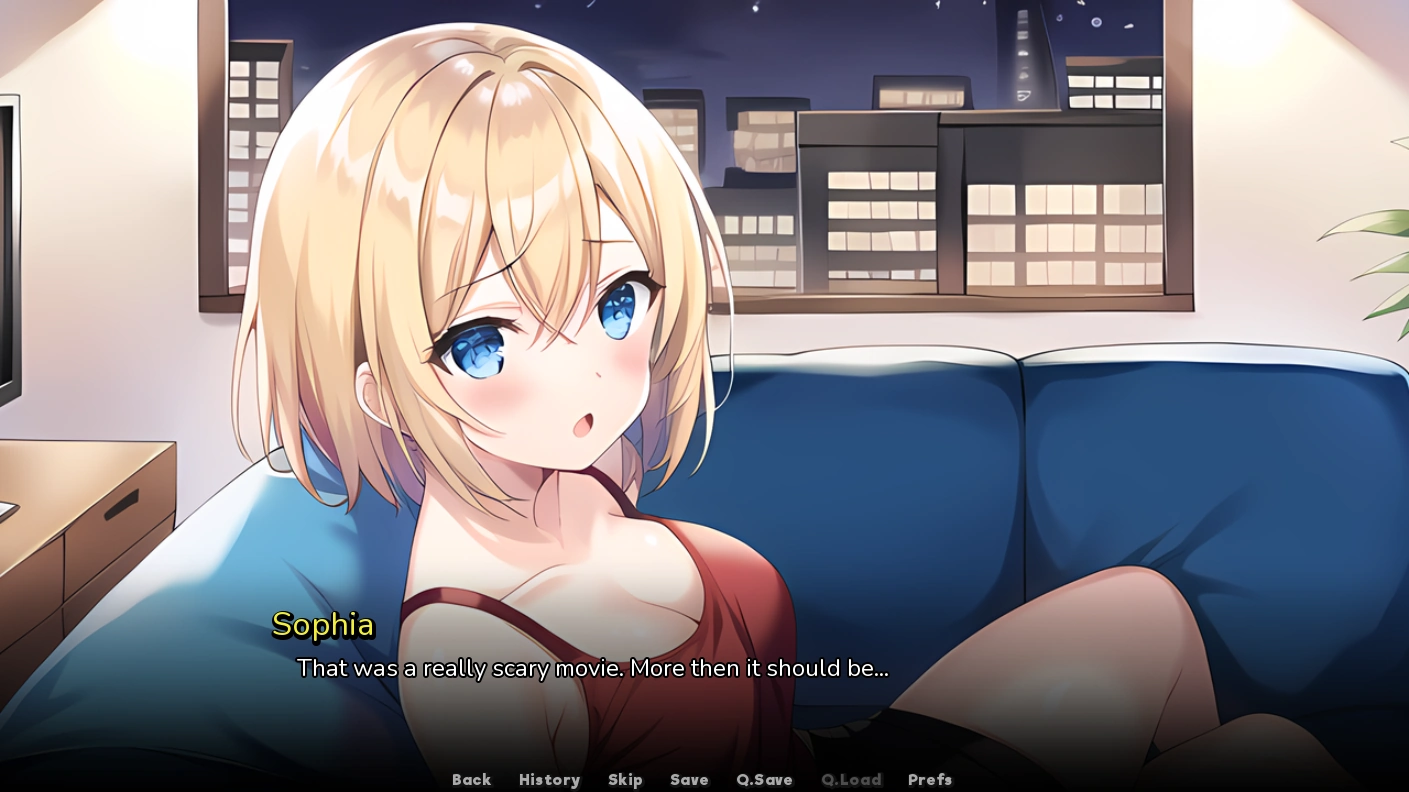Quick save with Q.Save
The height and width of the screenshot is (792, 1409).
764,780
